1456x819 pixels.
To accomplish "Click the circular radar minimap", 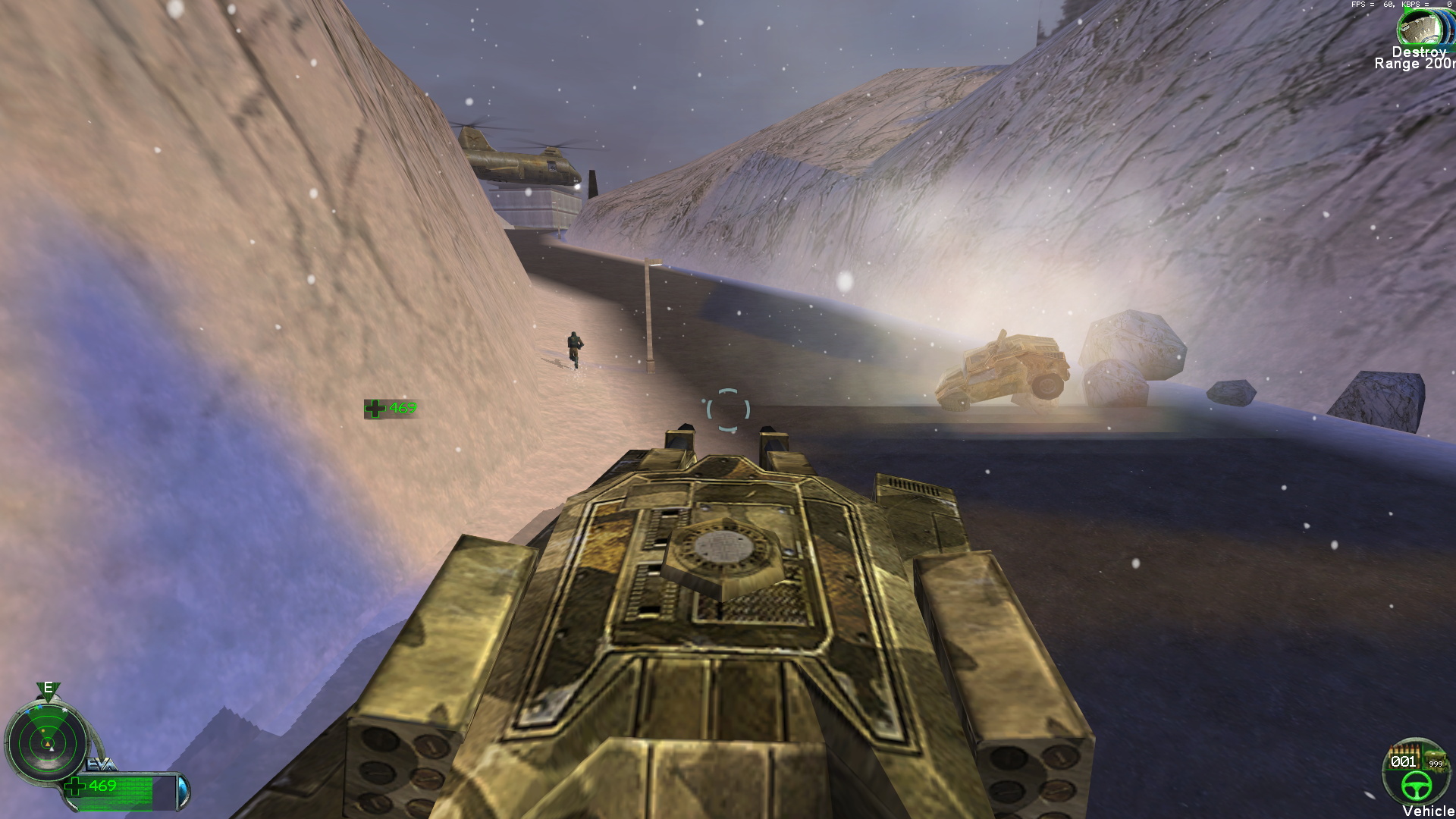I will [47, 744].
